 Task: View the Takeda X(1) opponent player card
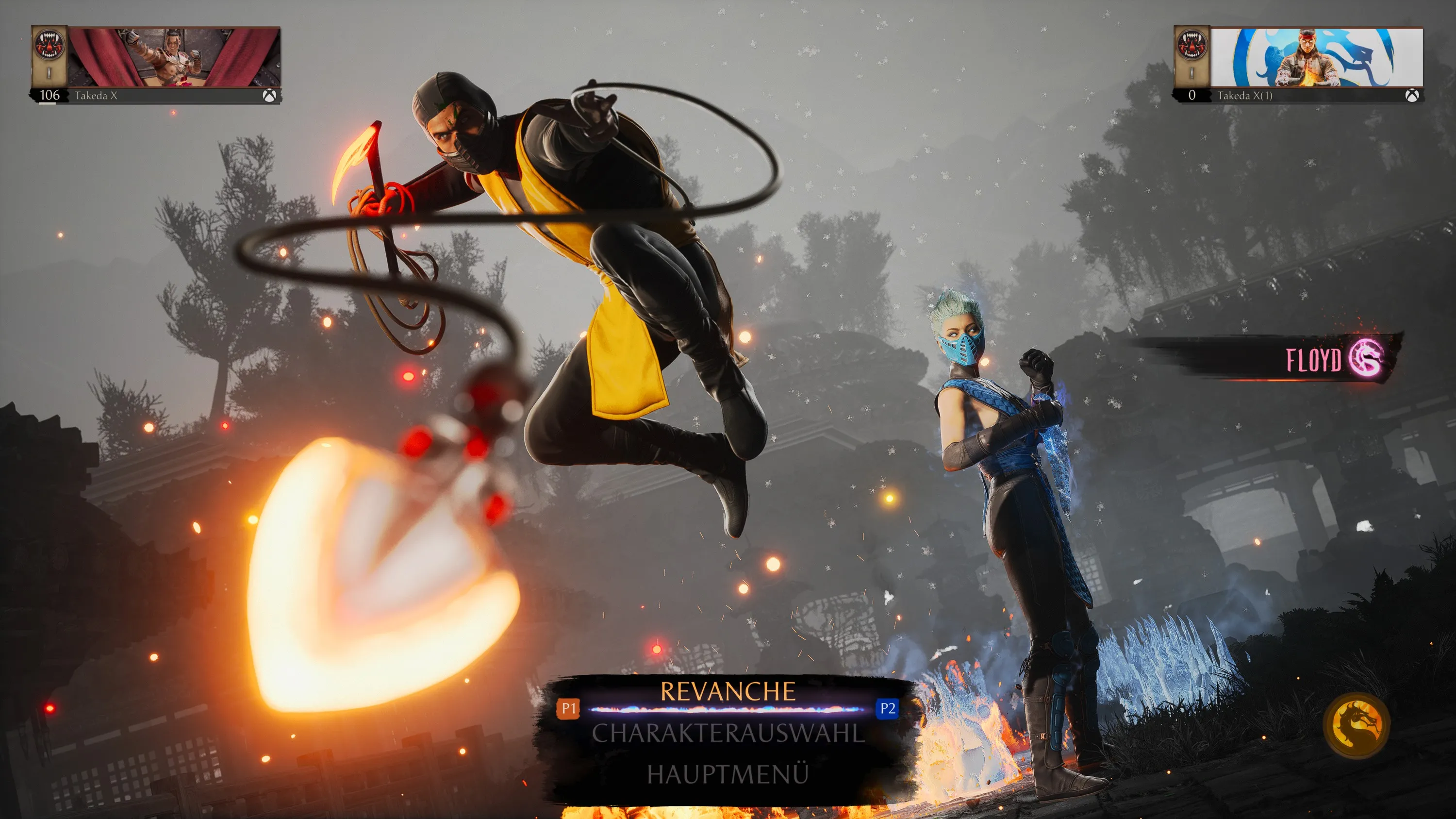point(1298,65)
